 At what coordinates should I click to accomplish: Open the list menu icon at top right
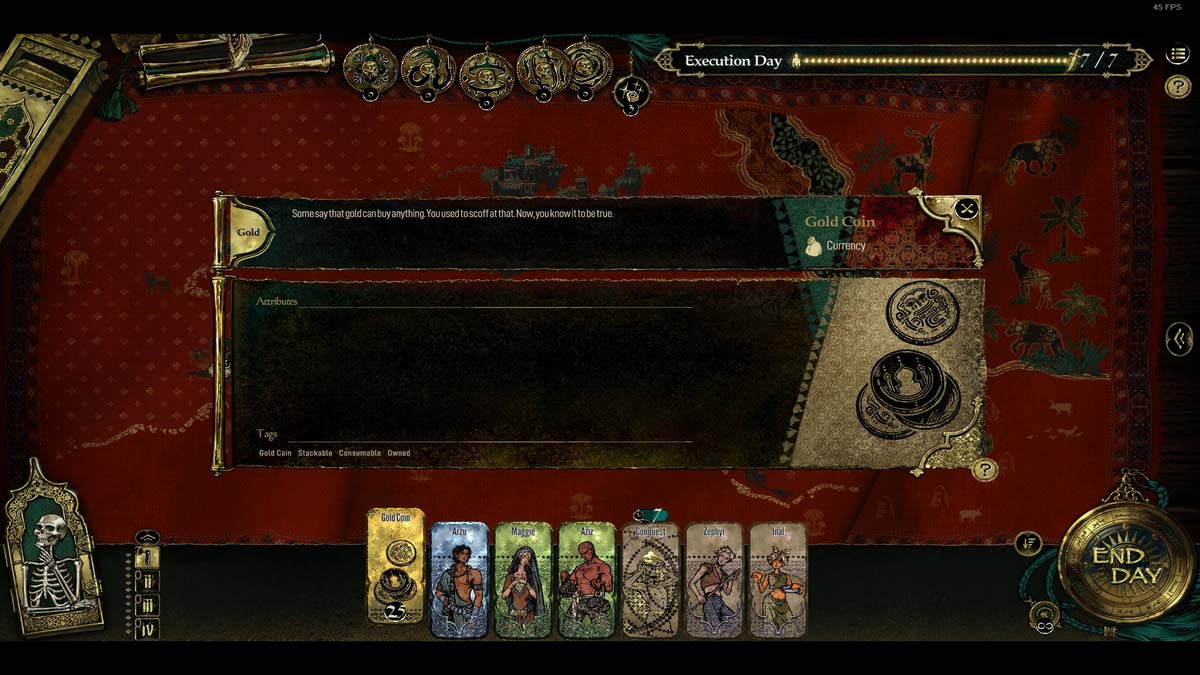(x=1177, y=56)
